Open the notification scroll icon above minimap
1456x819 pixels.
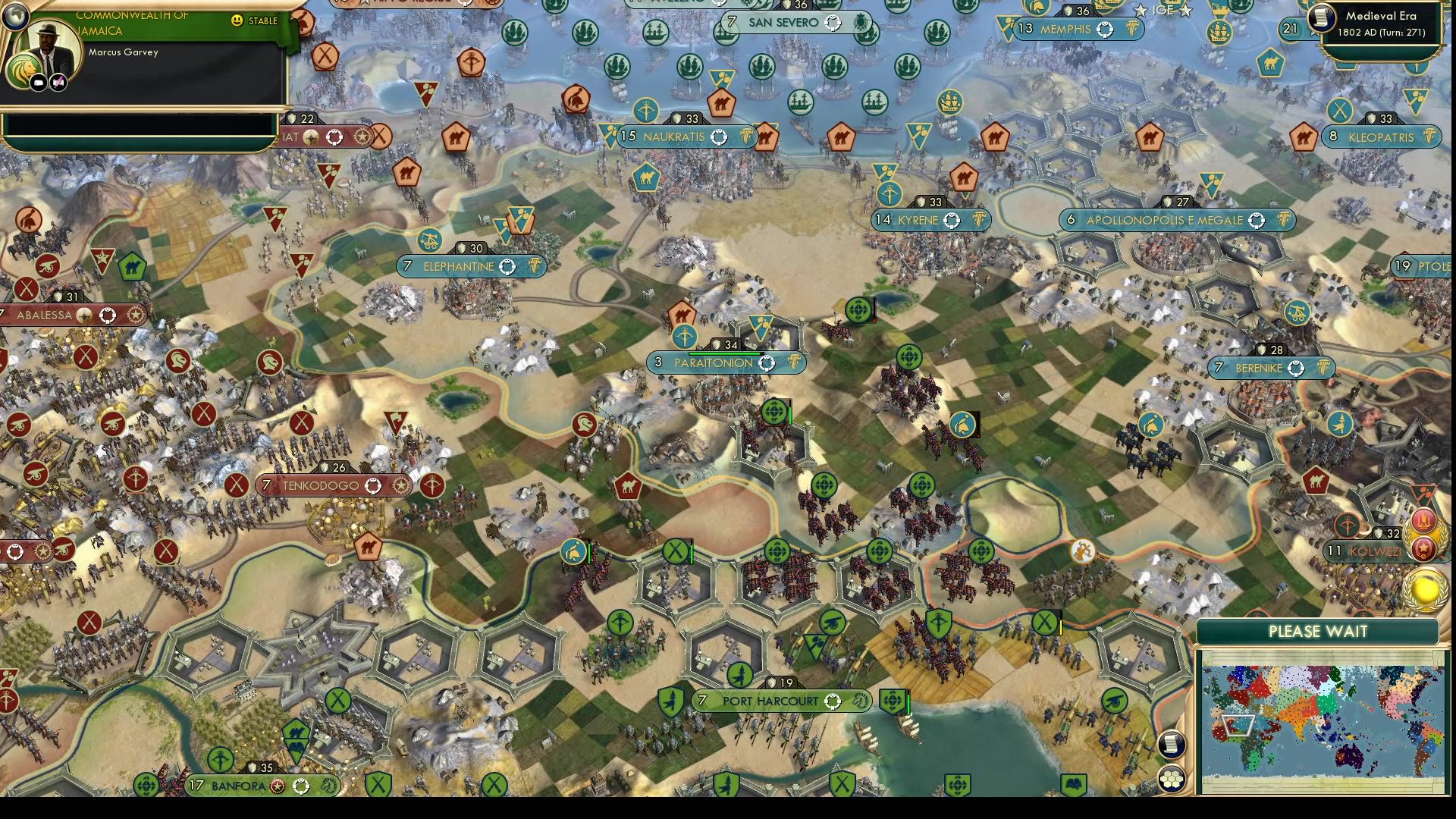(x=1172, y=744)
